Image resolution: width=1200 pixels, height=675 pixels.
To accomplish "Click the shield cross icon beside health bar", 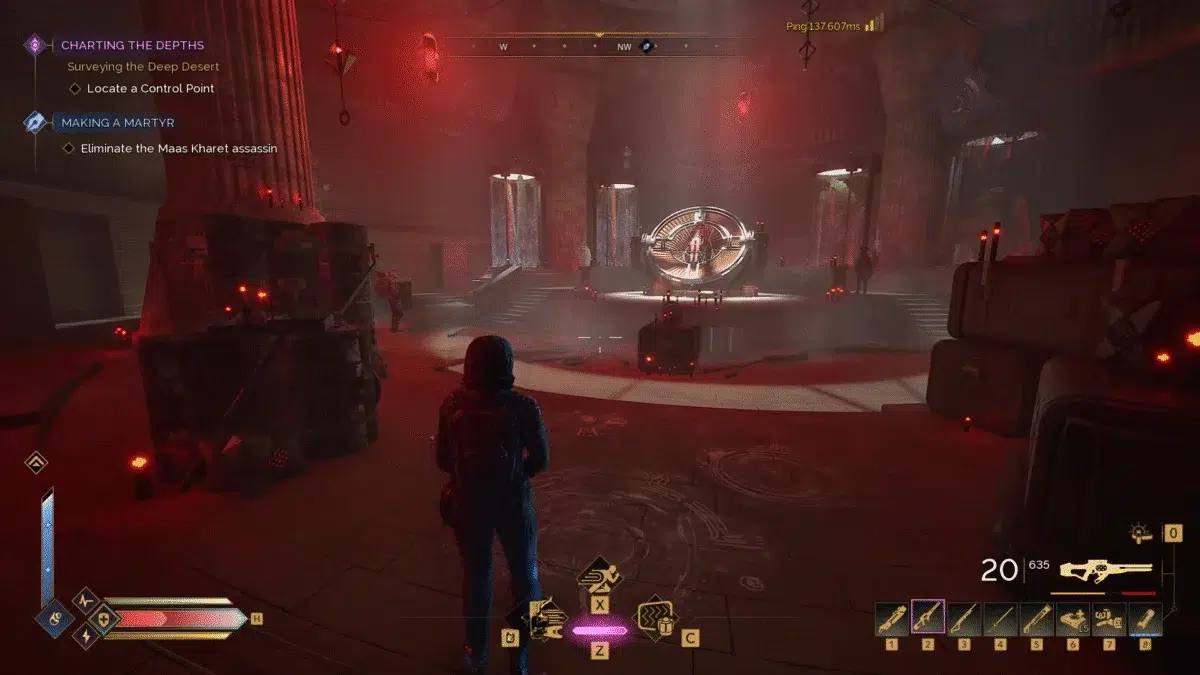I will click(x=103, y=618).
